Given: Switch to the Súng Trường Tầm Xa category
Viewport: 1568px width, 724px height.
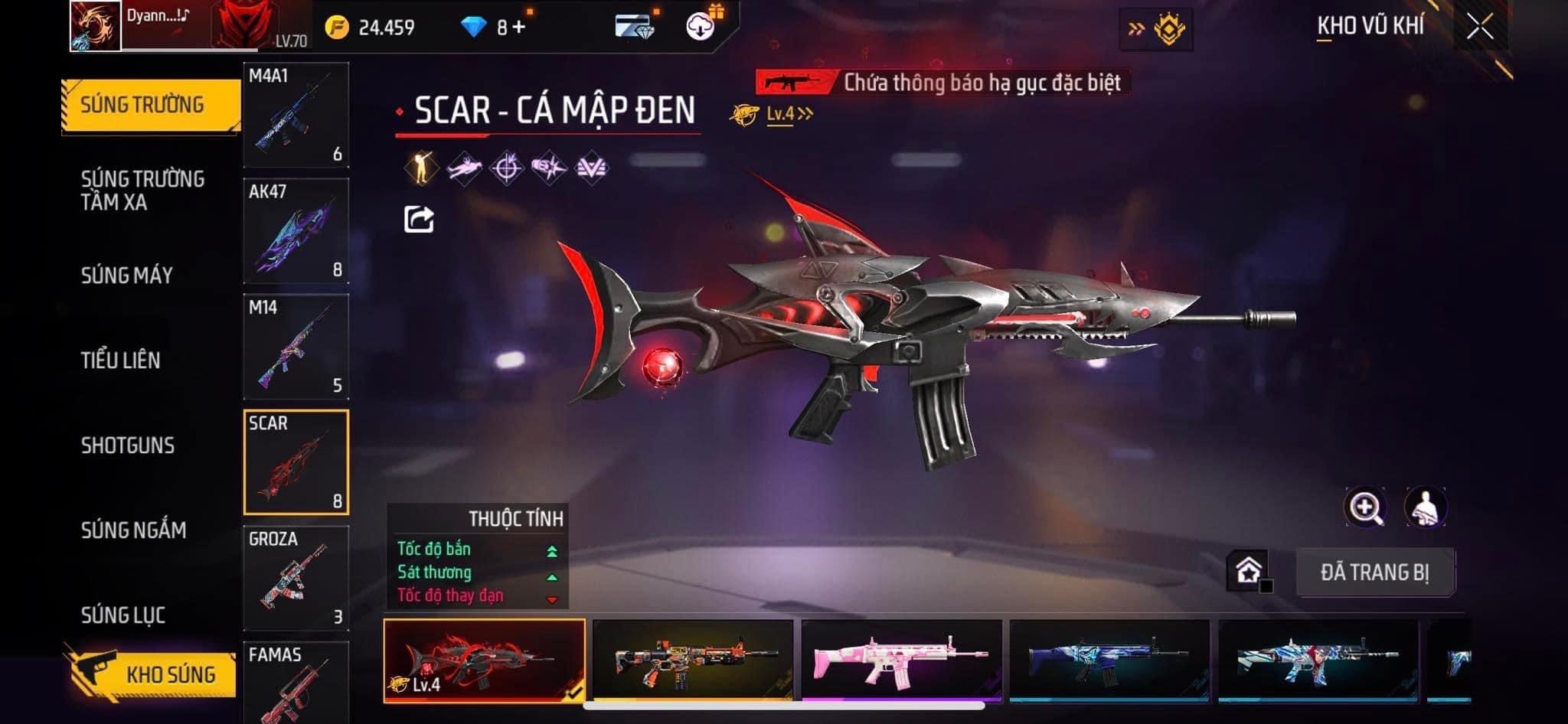Looking at the screenshot, I should pos(142,191).
